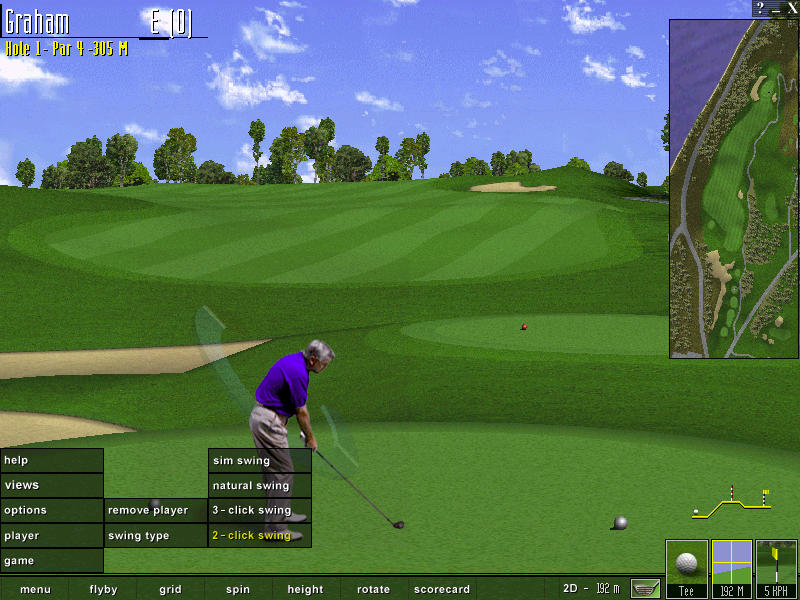Select the player menu entry

pyautogui.click(x=51, y=536)
